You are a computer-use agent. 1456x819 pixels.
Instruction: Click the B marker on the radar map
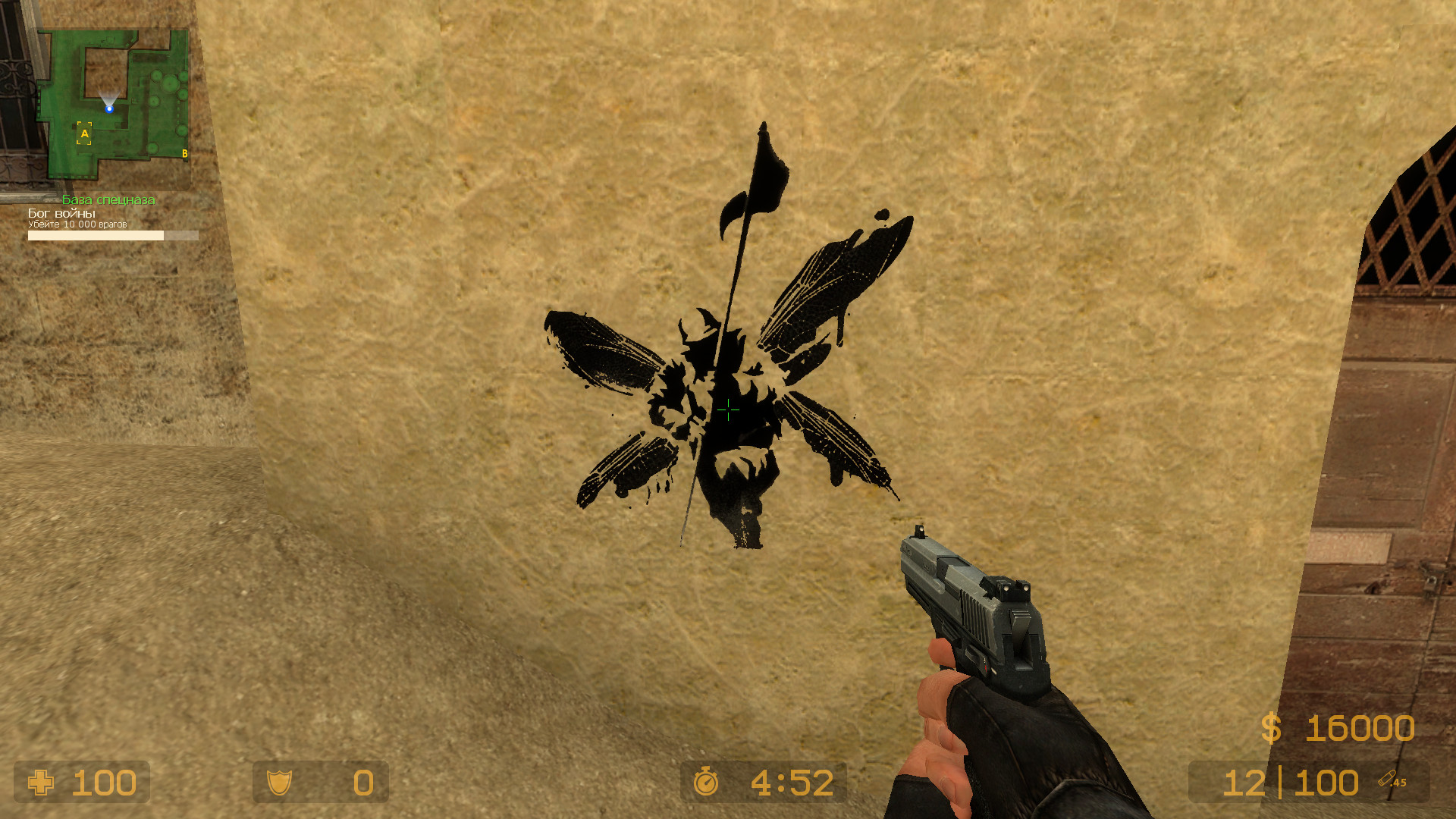tap(184, 152)
